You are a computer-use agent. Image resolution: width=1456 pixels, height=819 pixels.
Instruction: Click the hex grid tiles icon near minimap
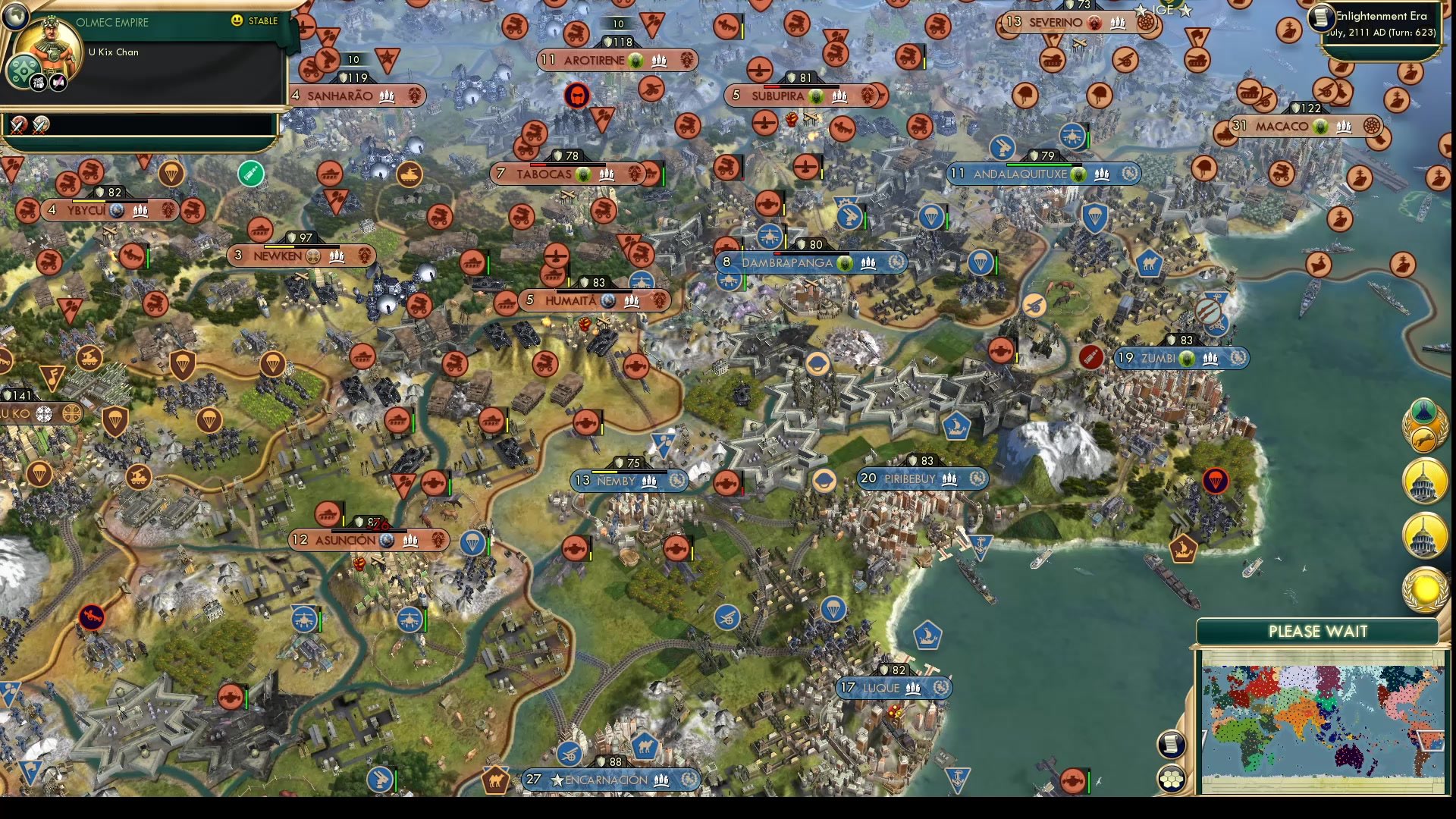(x=1170, y=780)
